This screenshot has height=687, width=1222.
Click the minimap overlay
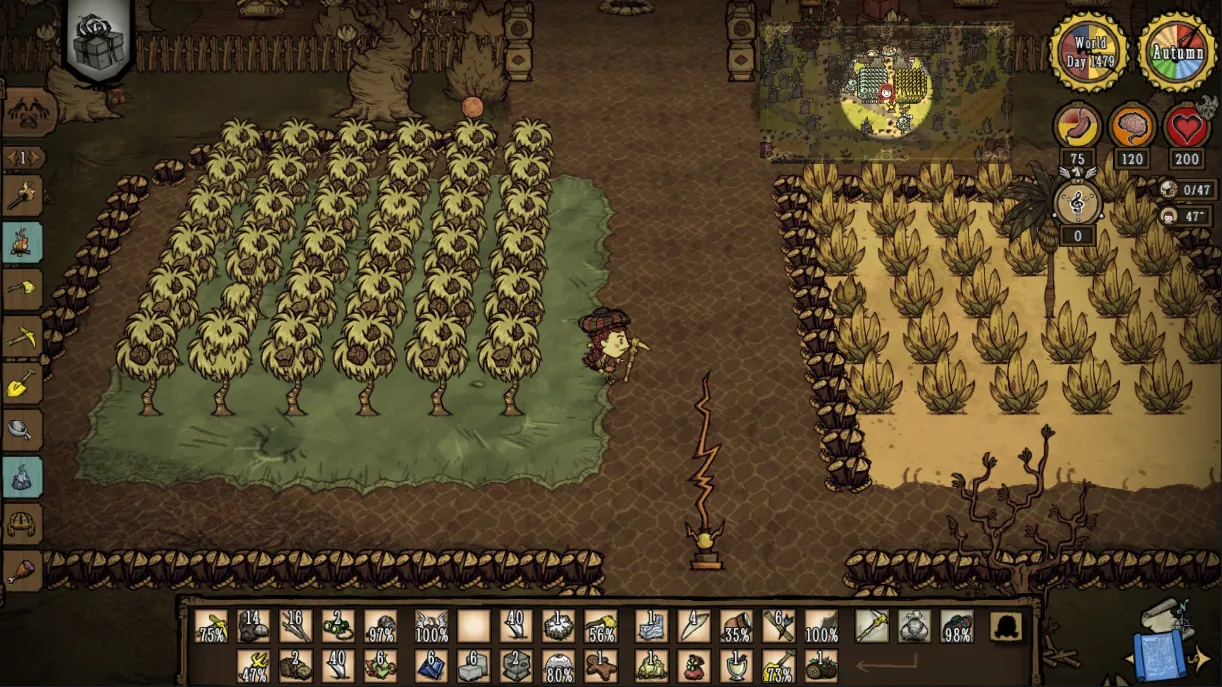click(886, 92)
